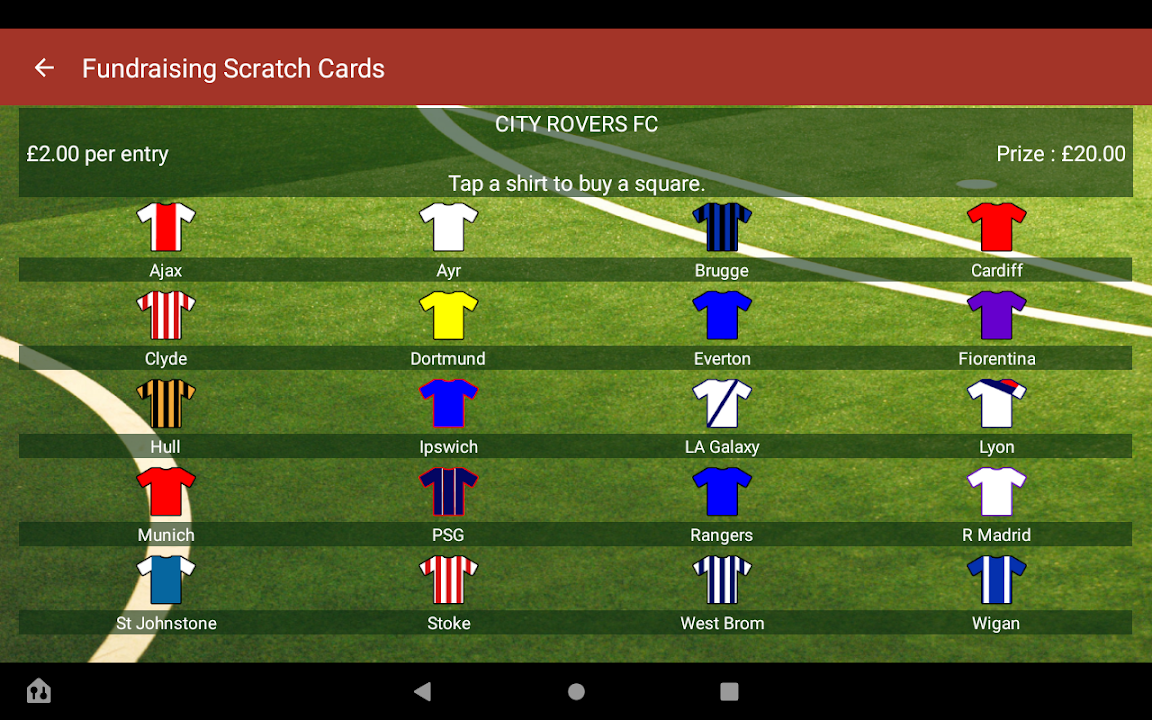The image size is (1152, 720).
Task: Buy the Lyon shirt square
Action: [x=996, y=403]
